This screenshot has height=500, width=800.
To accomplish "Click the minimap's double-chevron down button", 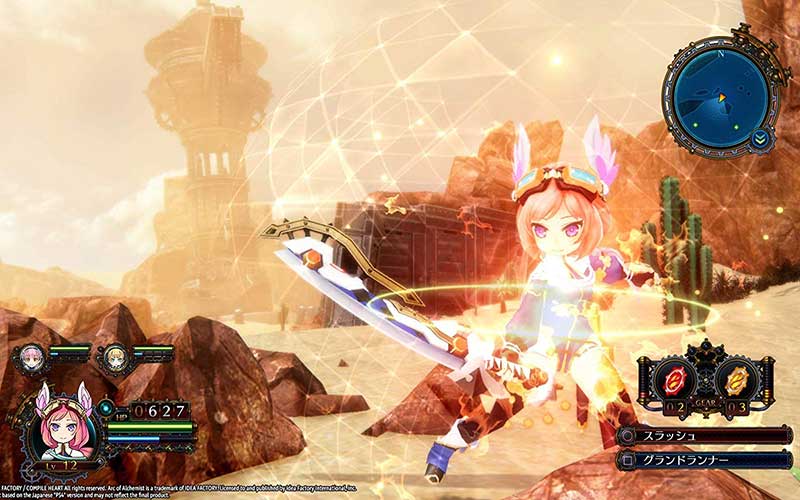I will pos(762,137).
